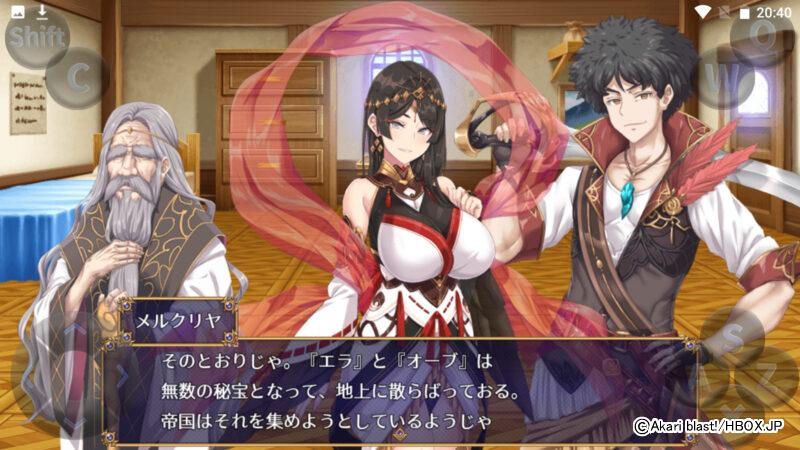Tap the virtual C button
Screen dimensions: 800x450
[77, 78]
